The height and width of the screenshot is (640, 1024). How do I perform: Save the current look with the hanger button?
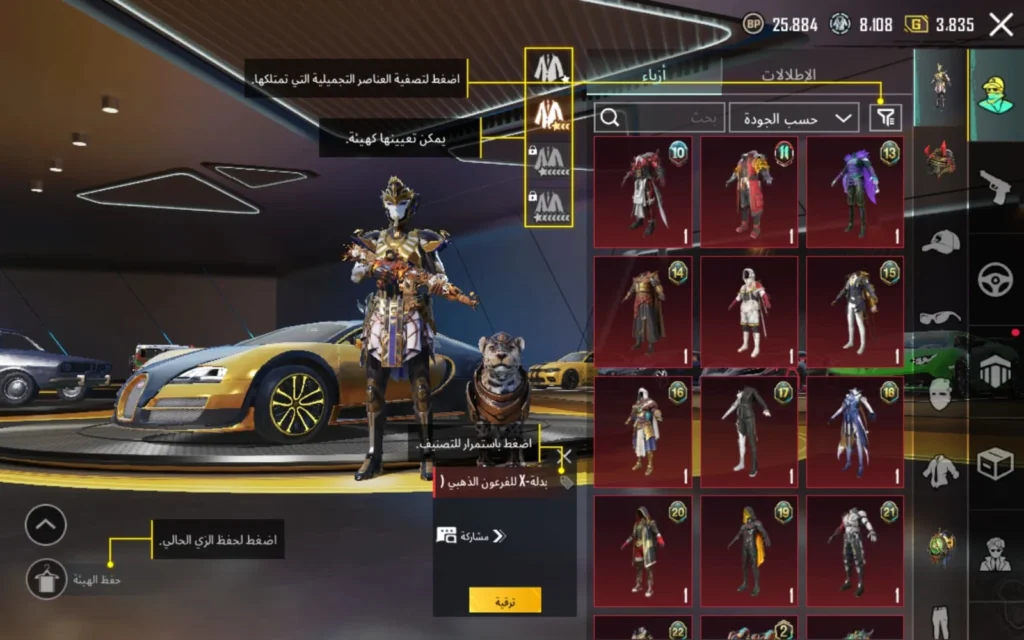point(46,578)
